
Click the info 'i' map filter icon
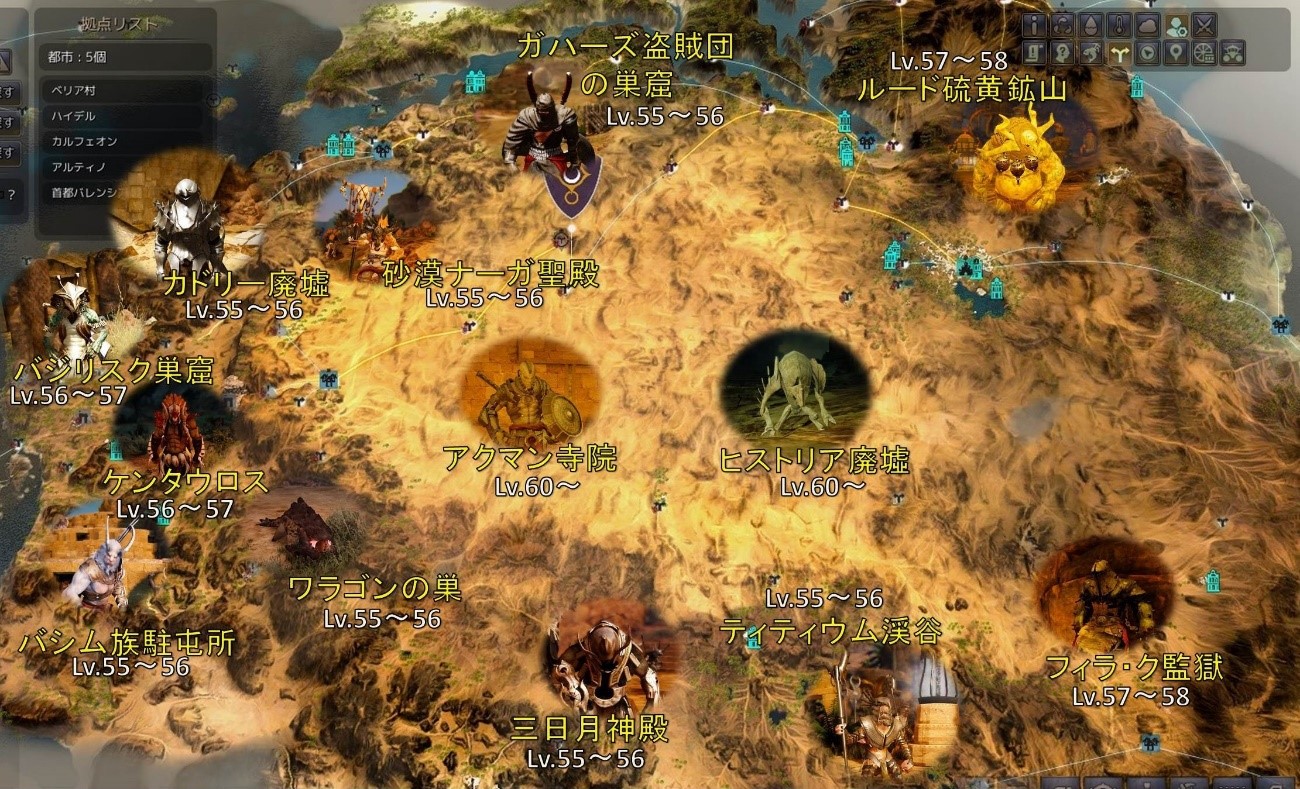(x=1034, y=24)
